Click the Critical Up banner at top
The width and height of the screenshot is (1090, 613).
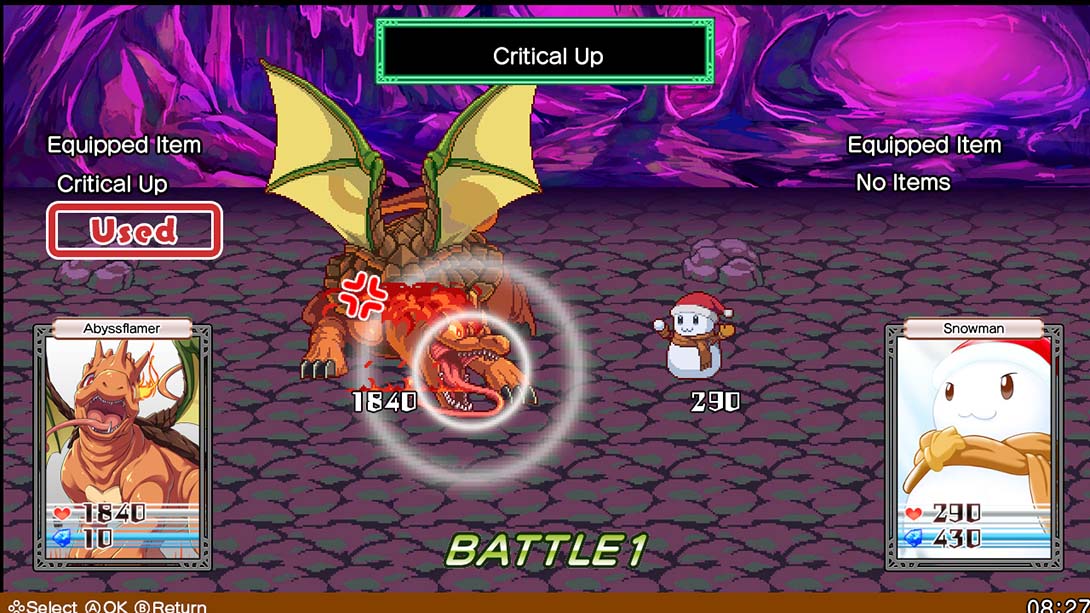coord(546,55)
